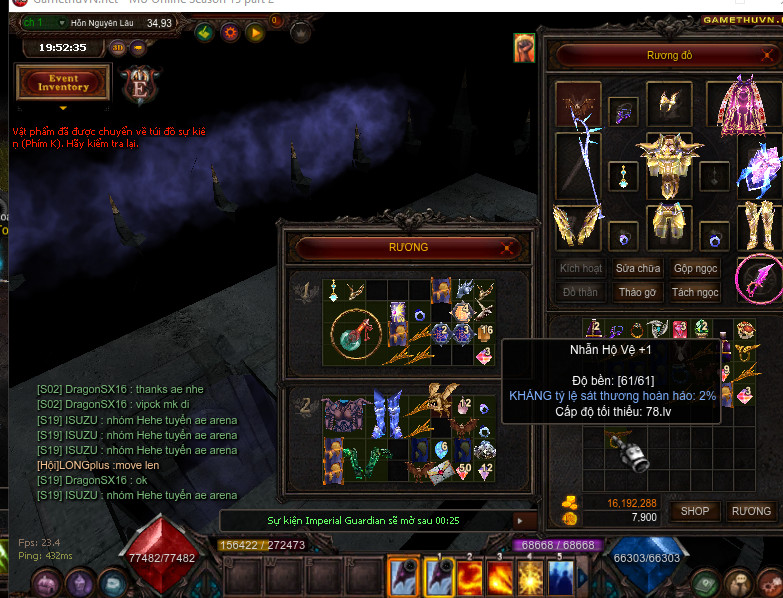783x598 pixels.
Task: Choose the Sửa chữa repair button
Action: [x=638, y=268]
